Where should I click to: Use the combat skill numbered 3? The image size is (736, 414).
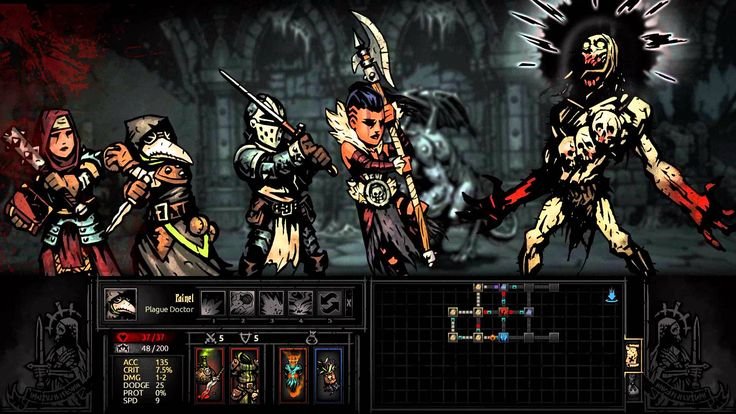tap(272, 303)
